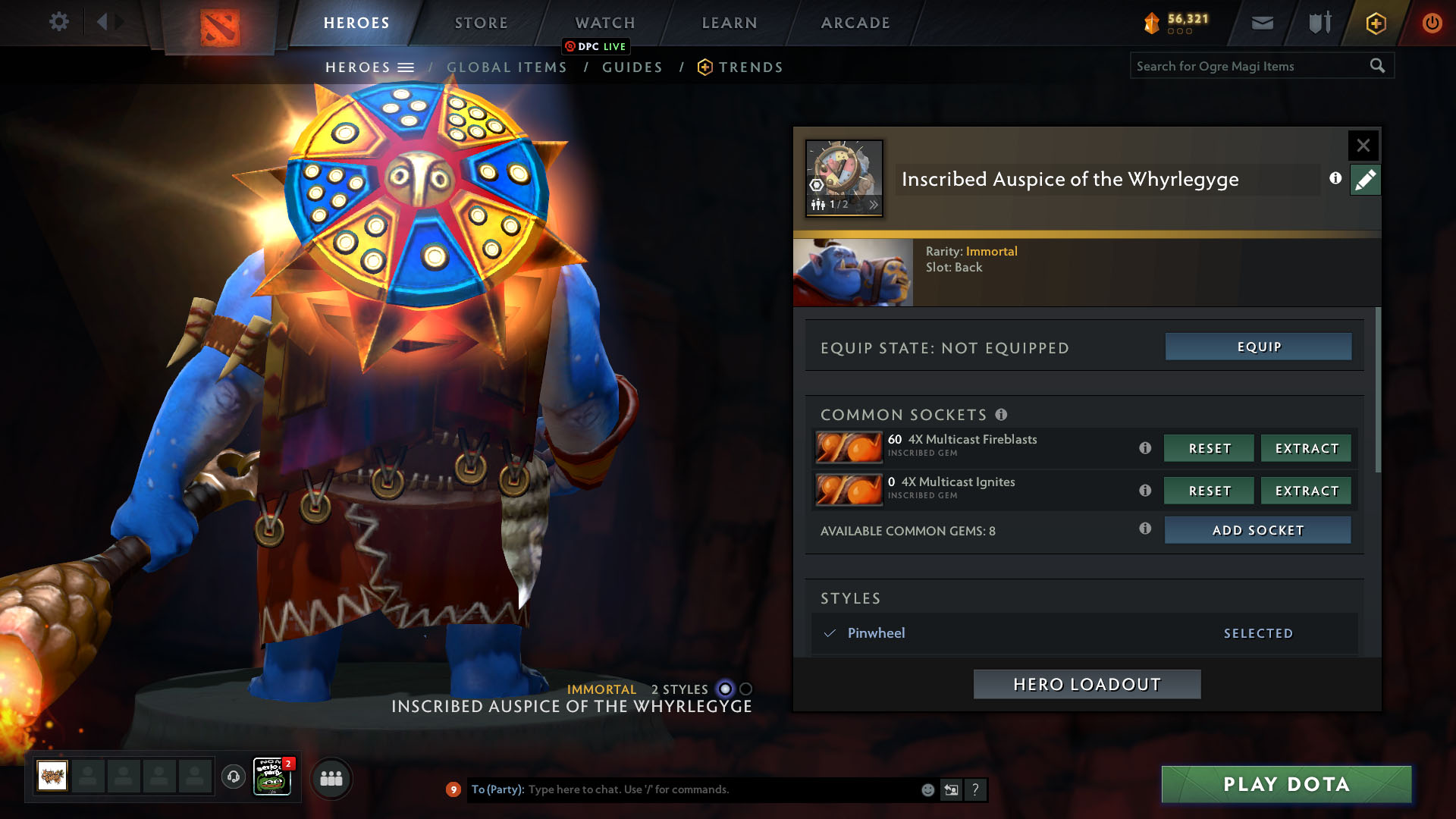The image size is (1456, 819).
Task: Close the item details panel
Action: [x=1363, y=146]
